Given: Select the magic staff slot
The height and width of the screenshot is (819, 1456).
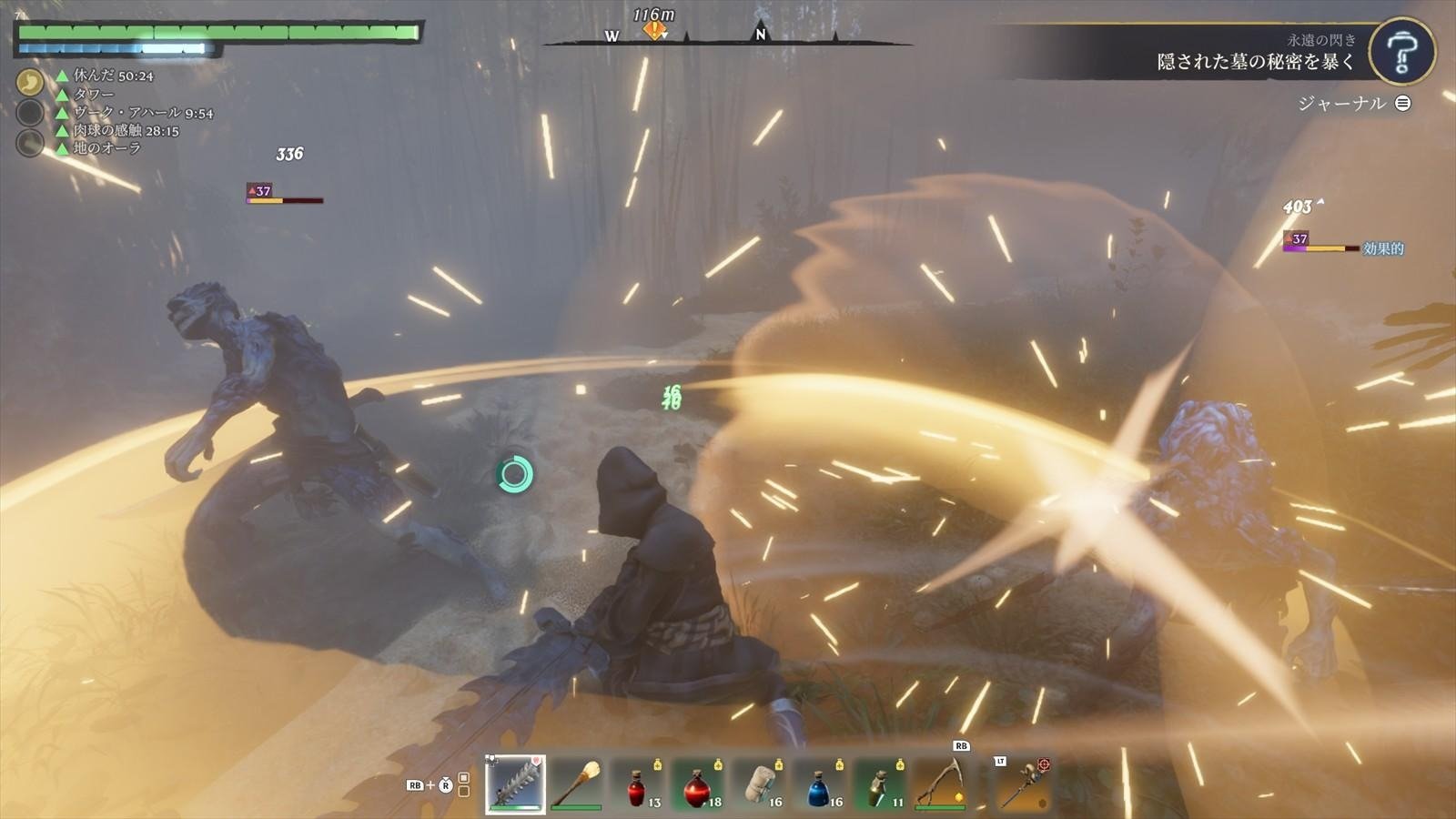Looking at the screenshot, I should (1022, 784).
